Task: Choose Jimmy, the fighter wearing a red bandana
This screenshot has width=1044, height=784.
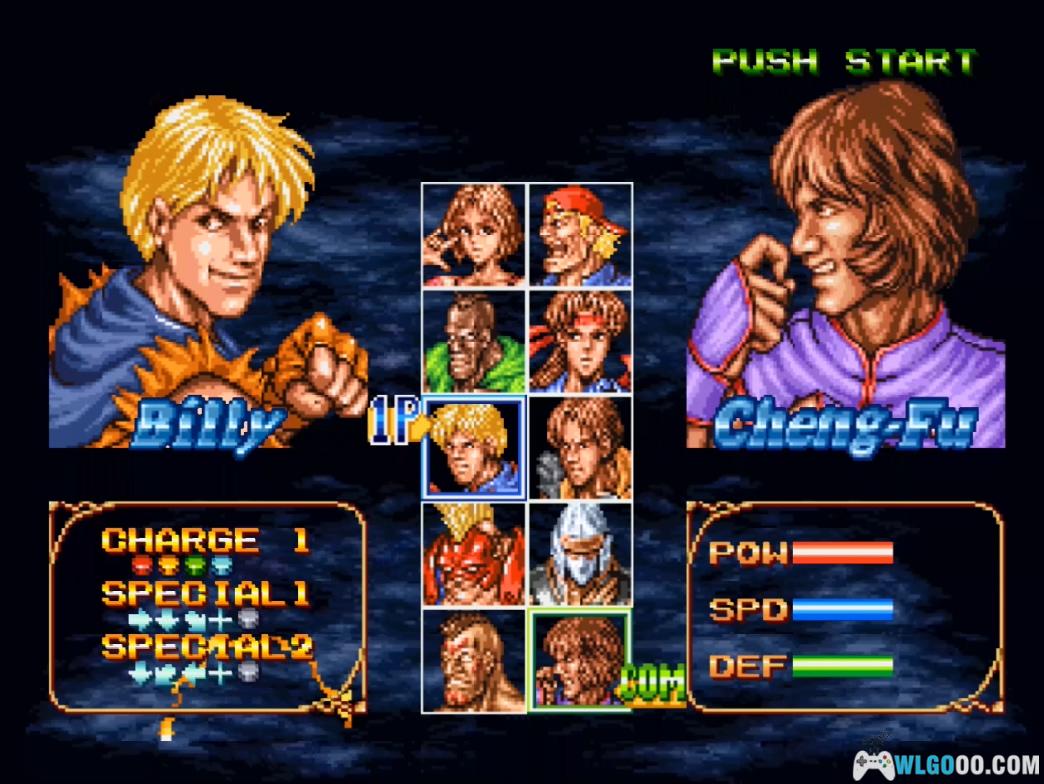Action: pyautogui.click(x=580, y=235)
